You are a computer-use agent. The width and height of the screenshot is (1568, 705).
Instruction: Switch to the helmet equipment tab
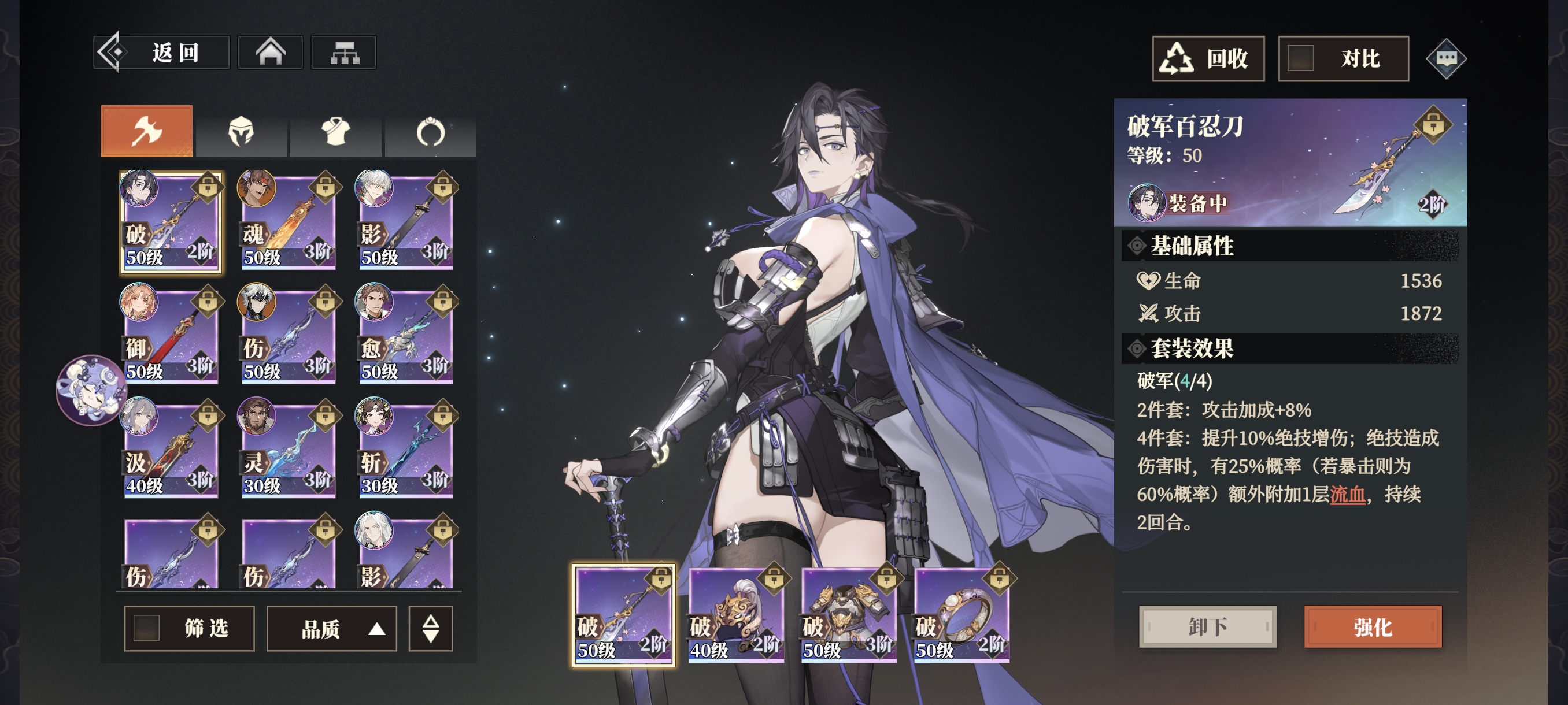pyautogui.click(x=241, y=131)
